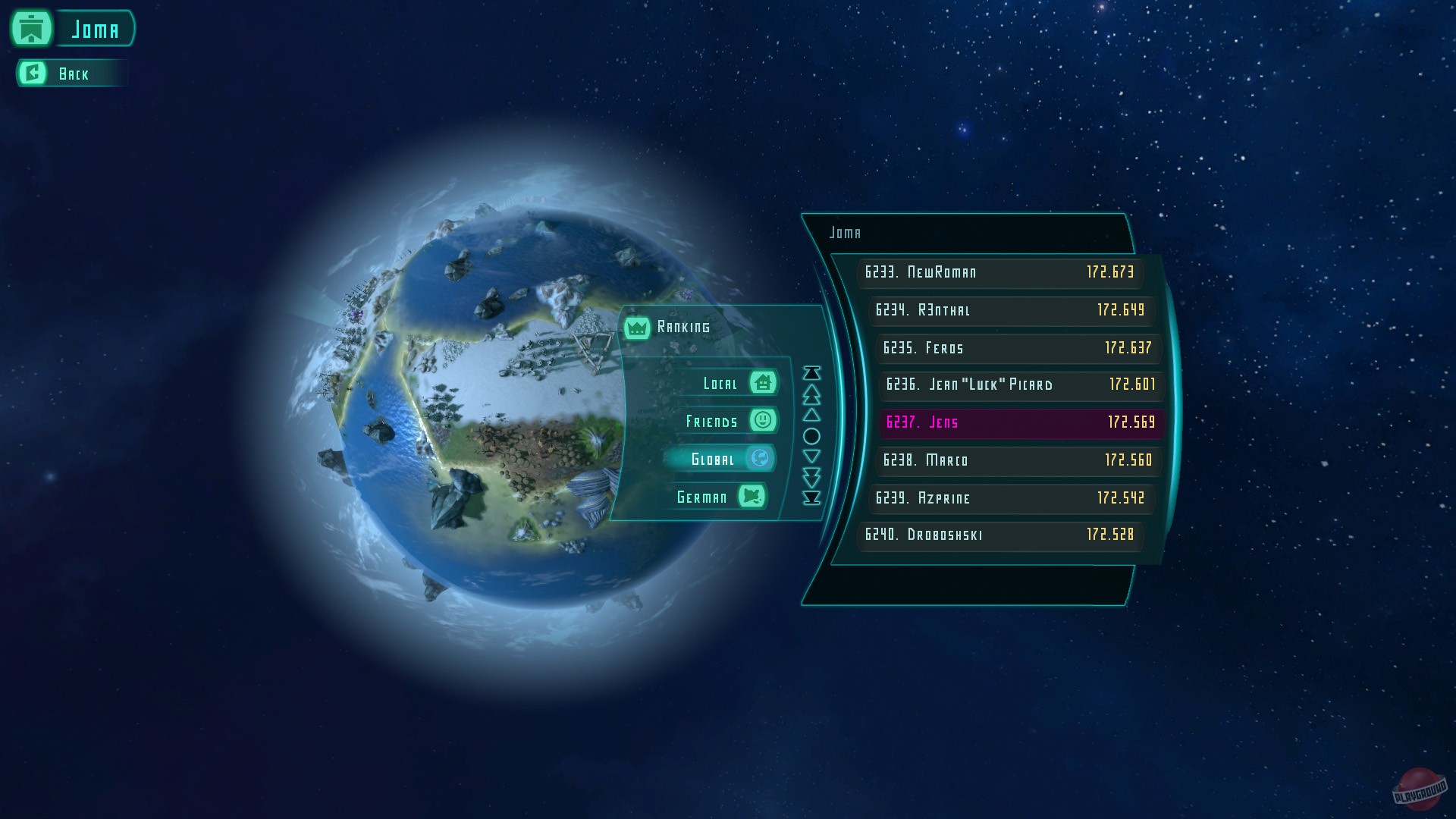The width and height of the screenshot is (1456, 819).
Task: Click the Back button
Action: [74, 74]
